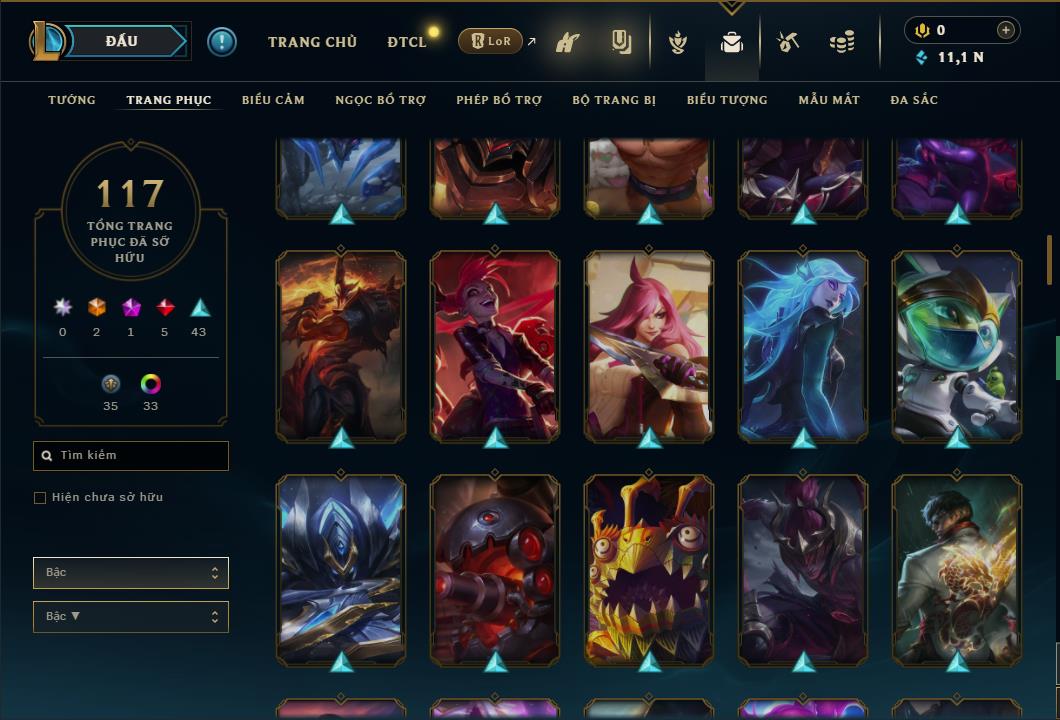
Task: Choose the yellow toothy monster skin card
Action: (x=649, y=569)
